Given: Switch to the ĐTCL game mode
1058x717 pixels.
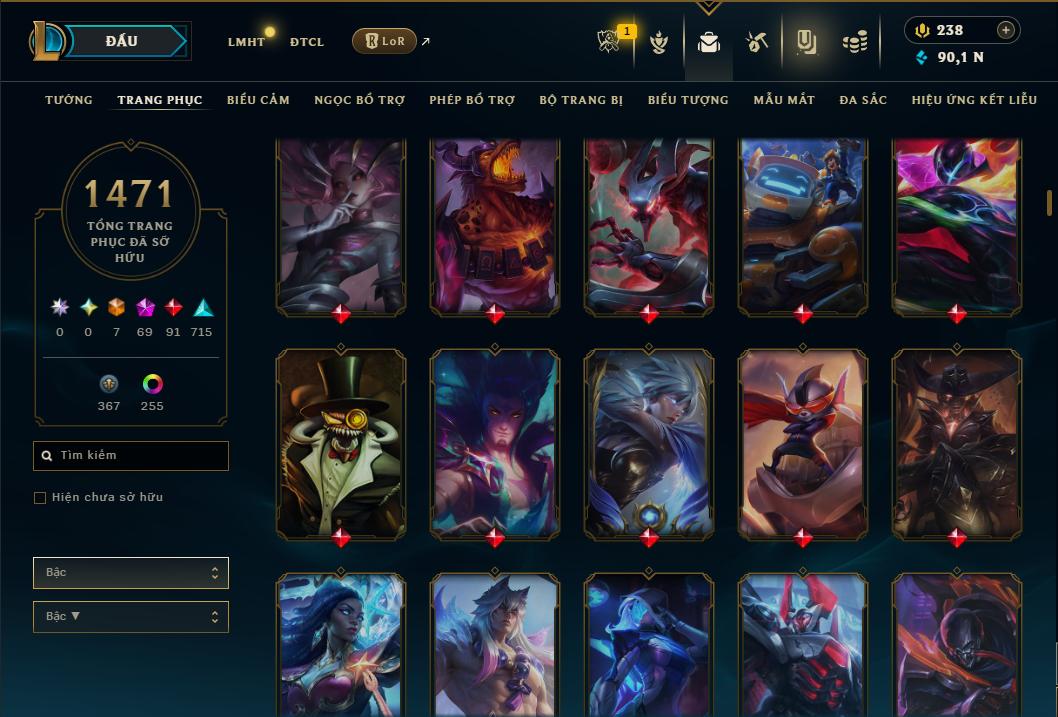Looking at the screenshot, I should (307, 42).
